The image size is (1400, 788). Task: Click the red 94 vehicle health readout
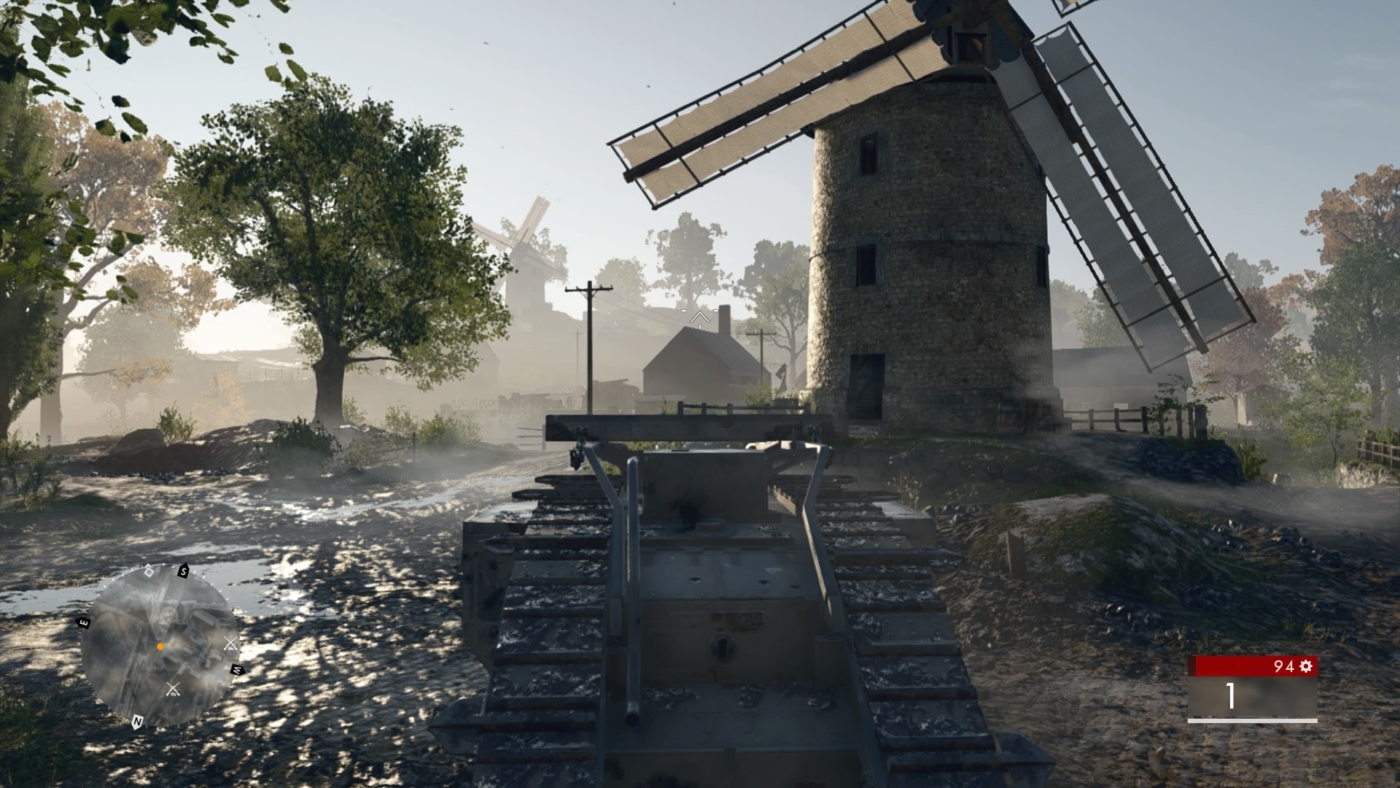[x=1285, y=665]
